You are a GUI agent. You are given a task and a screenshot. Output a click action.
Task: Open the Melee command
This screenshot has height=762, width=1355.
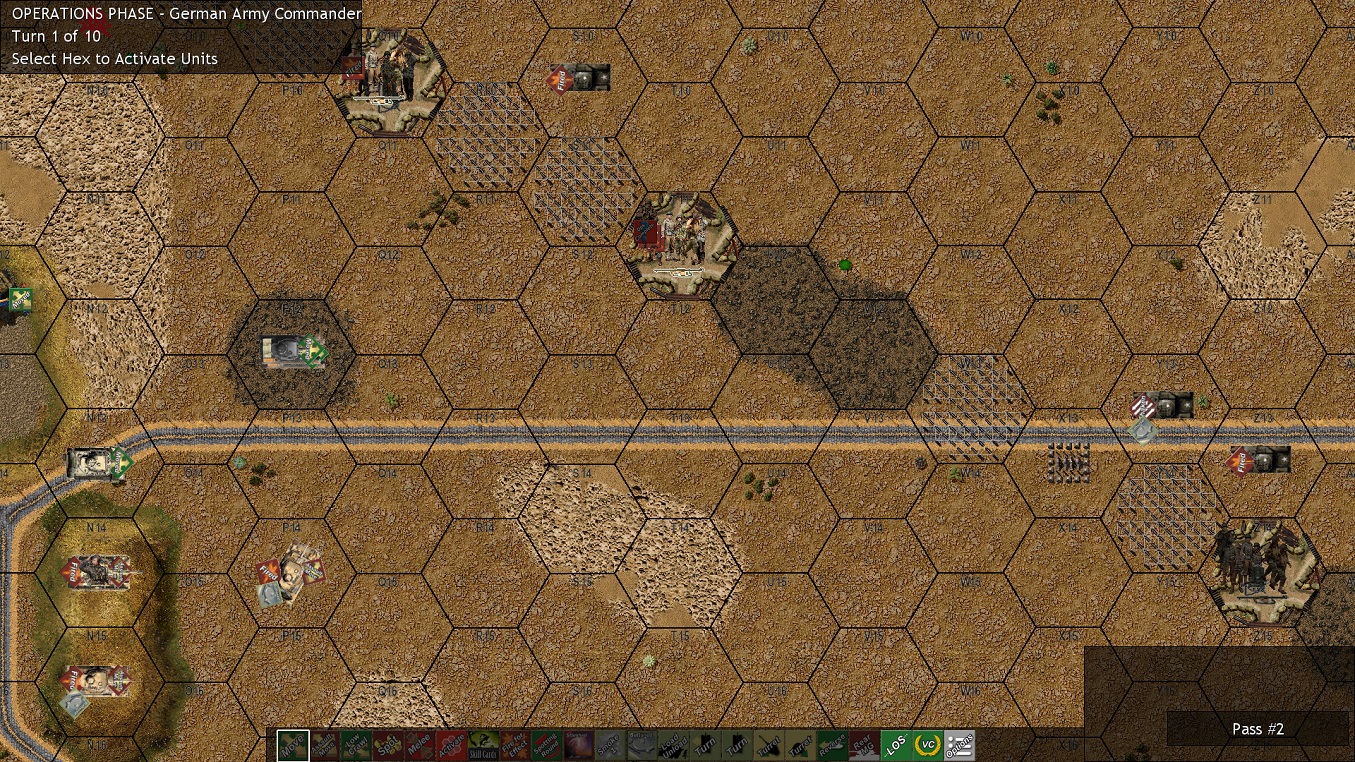click(x=421, y=745)
